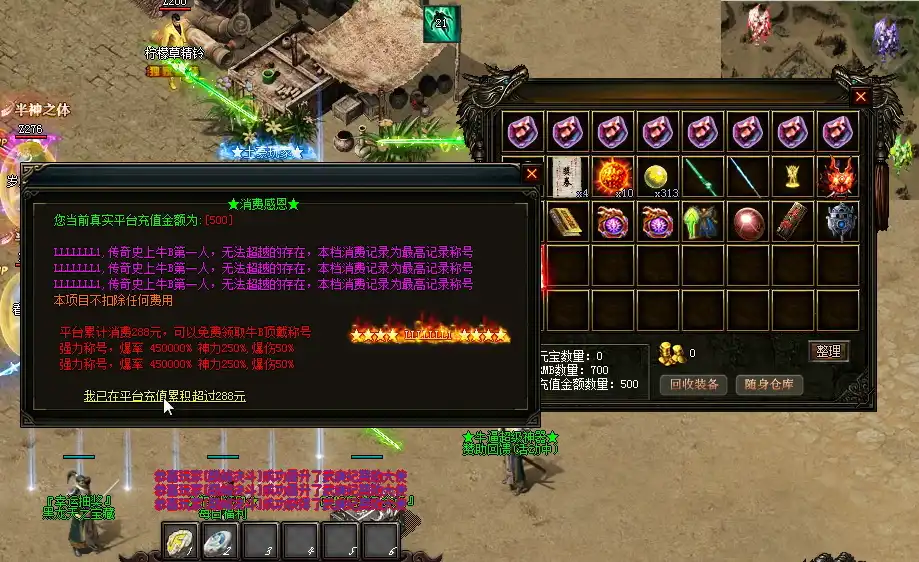Image resolution: width=919 pixels, height=562 pixels.
Task: Open the 随身仓库 portable warehouse
Action: pyautogui.click(x=769, y=385)
